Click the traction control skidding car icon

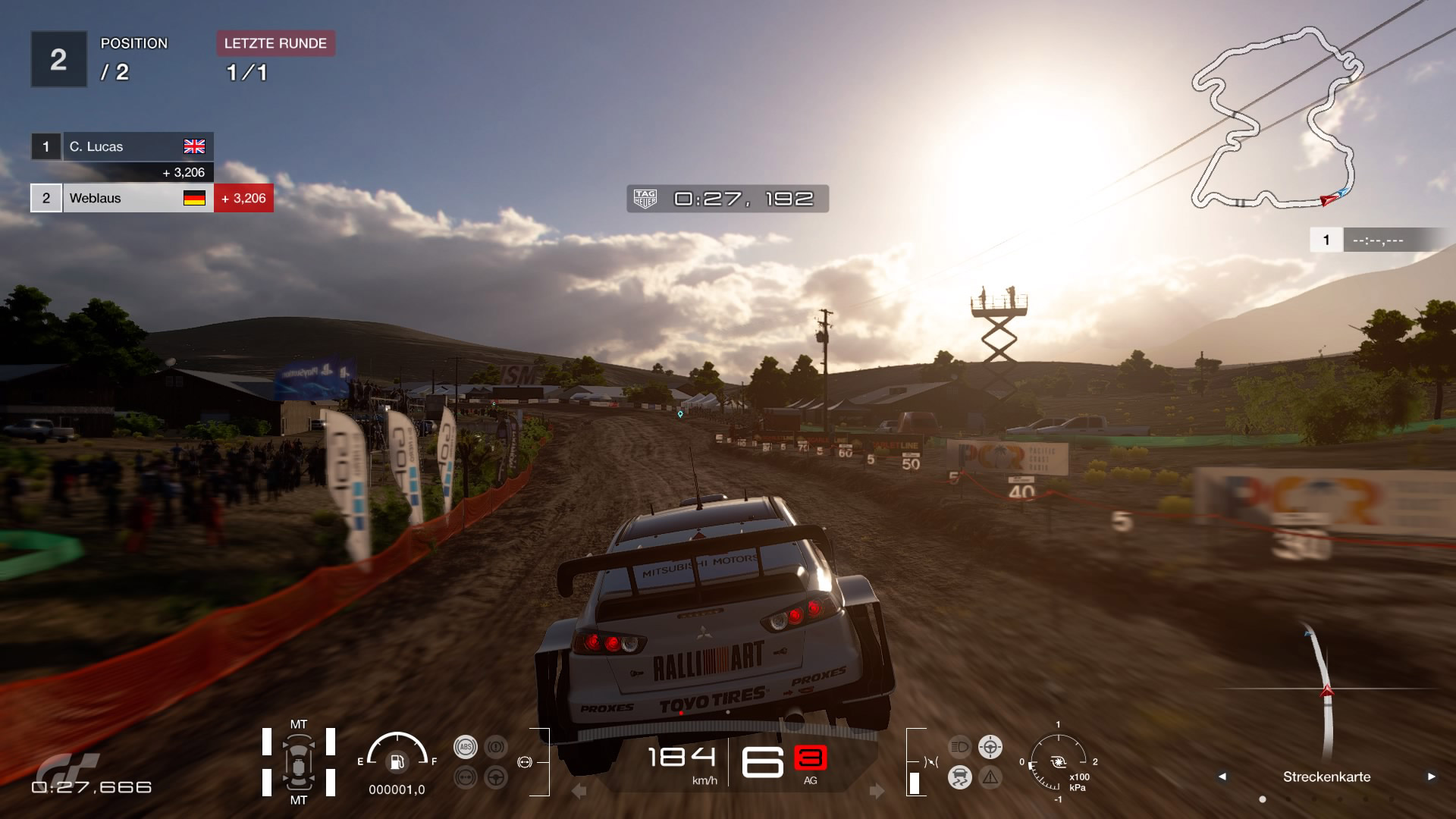tap(959, 777)
